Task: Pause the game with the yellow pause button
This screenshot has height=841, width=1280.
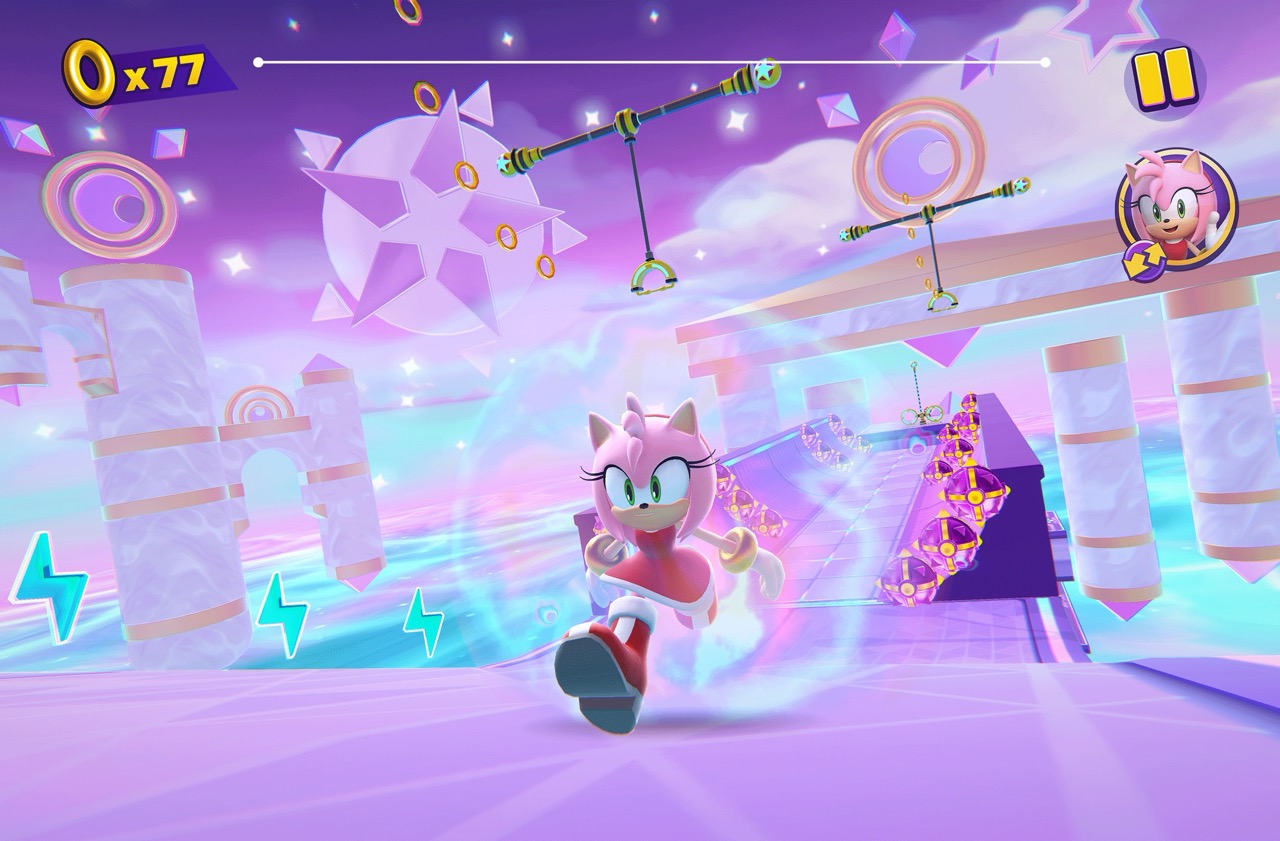Action: point(1163,77)
